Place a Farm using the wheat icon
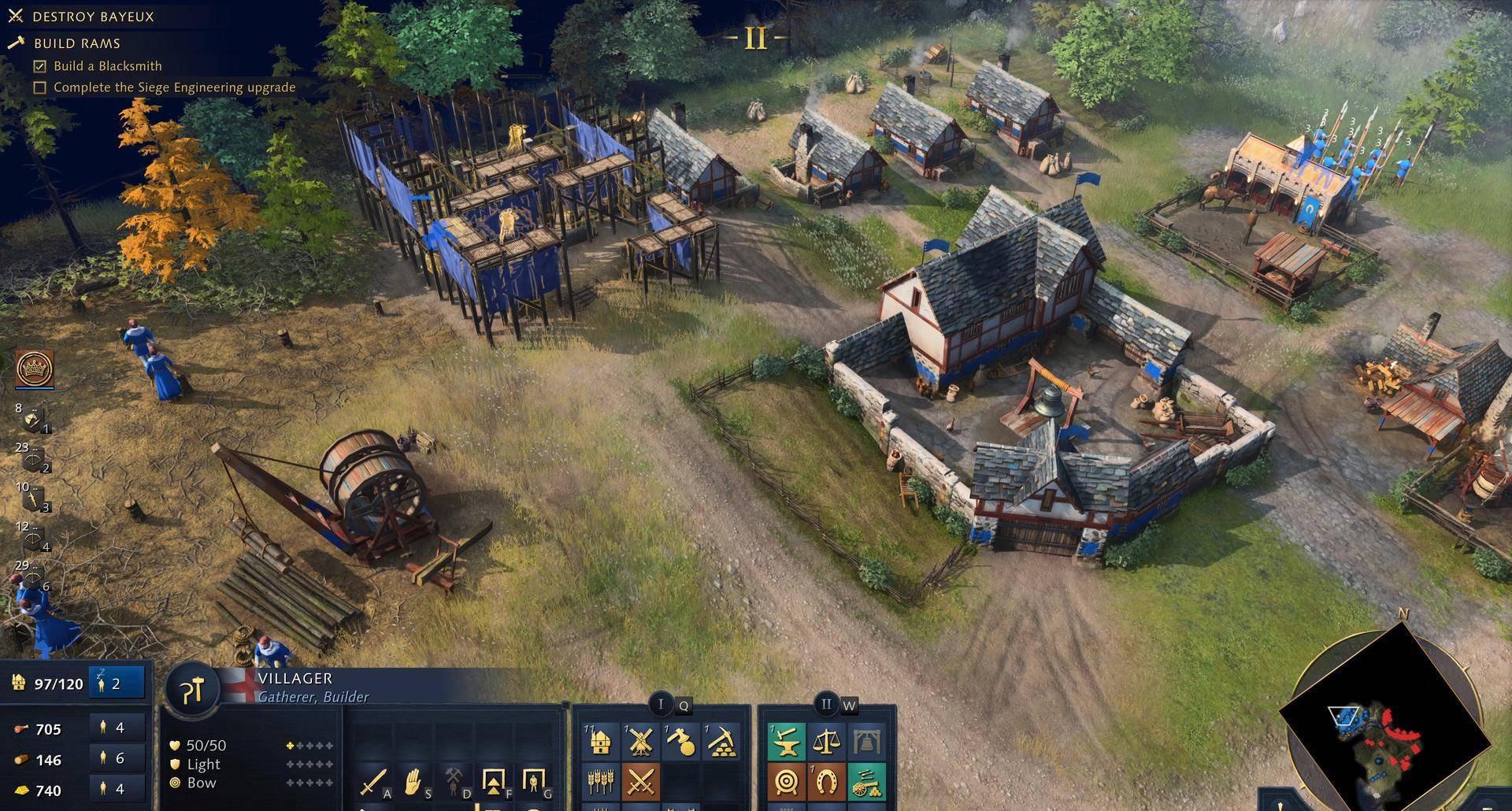Screen dimensions: 1512x811 pos(600,782)
